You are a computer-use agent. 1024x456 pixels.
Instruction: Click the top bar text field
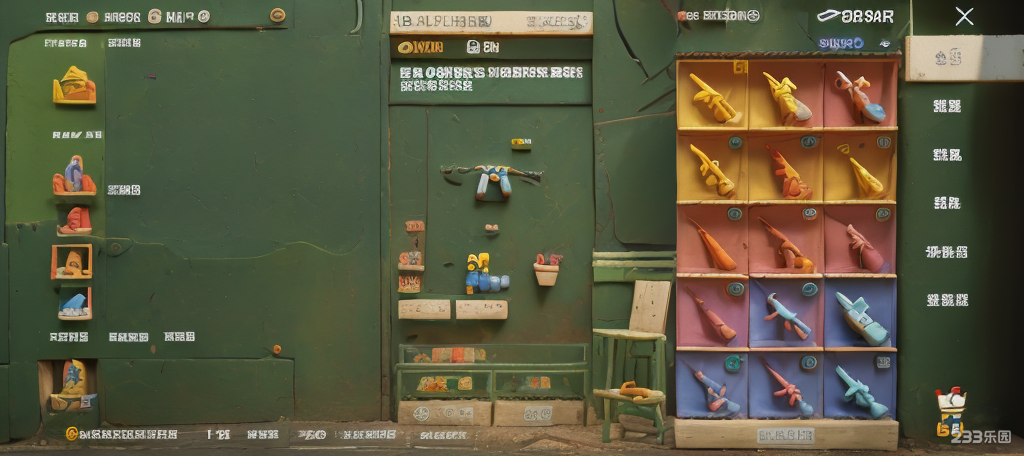coord(491,22)
